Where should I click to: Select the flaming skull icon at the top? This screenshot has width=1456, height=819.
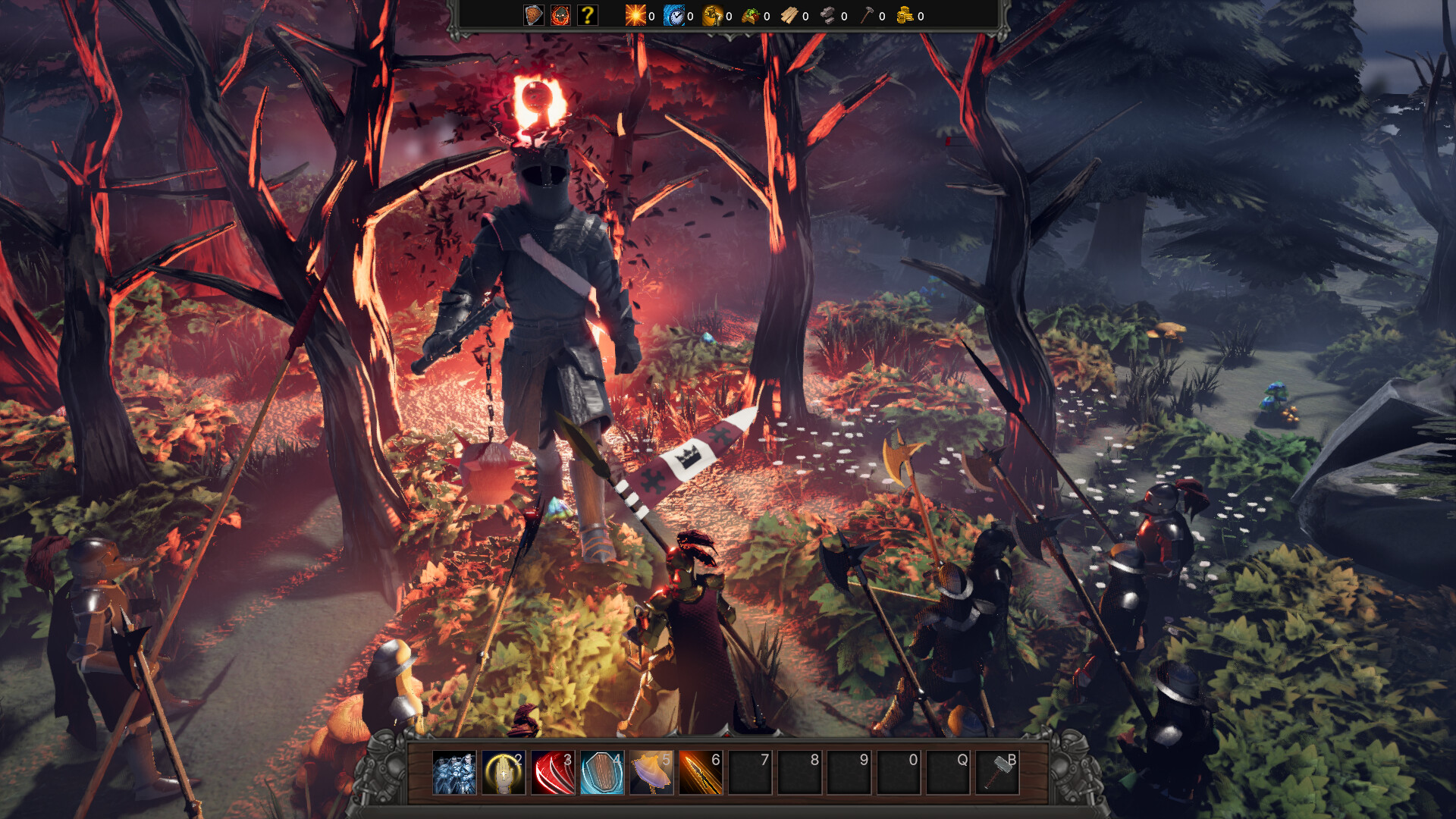[x=560, y=16]
